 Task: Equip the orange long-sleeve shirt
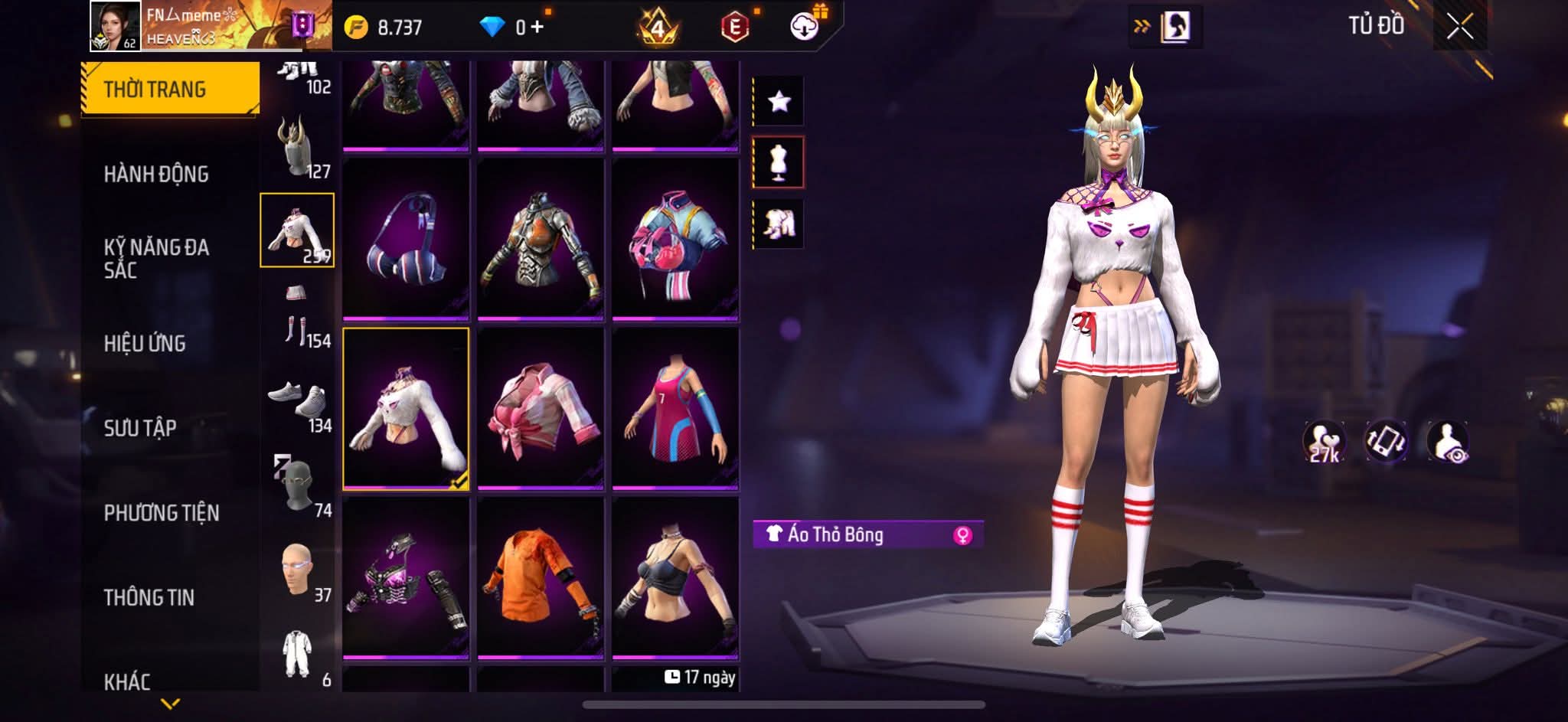pos(540,577)
